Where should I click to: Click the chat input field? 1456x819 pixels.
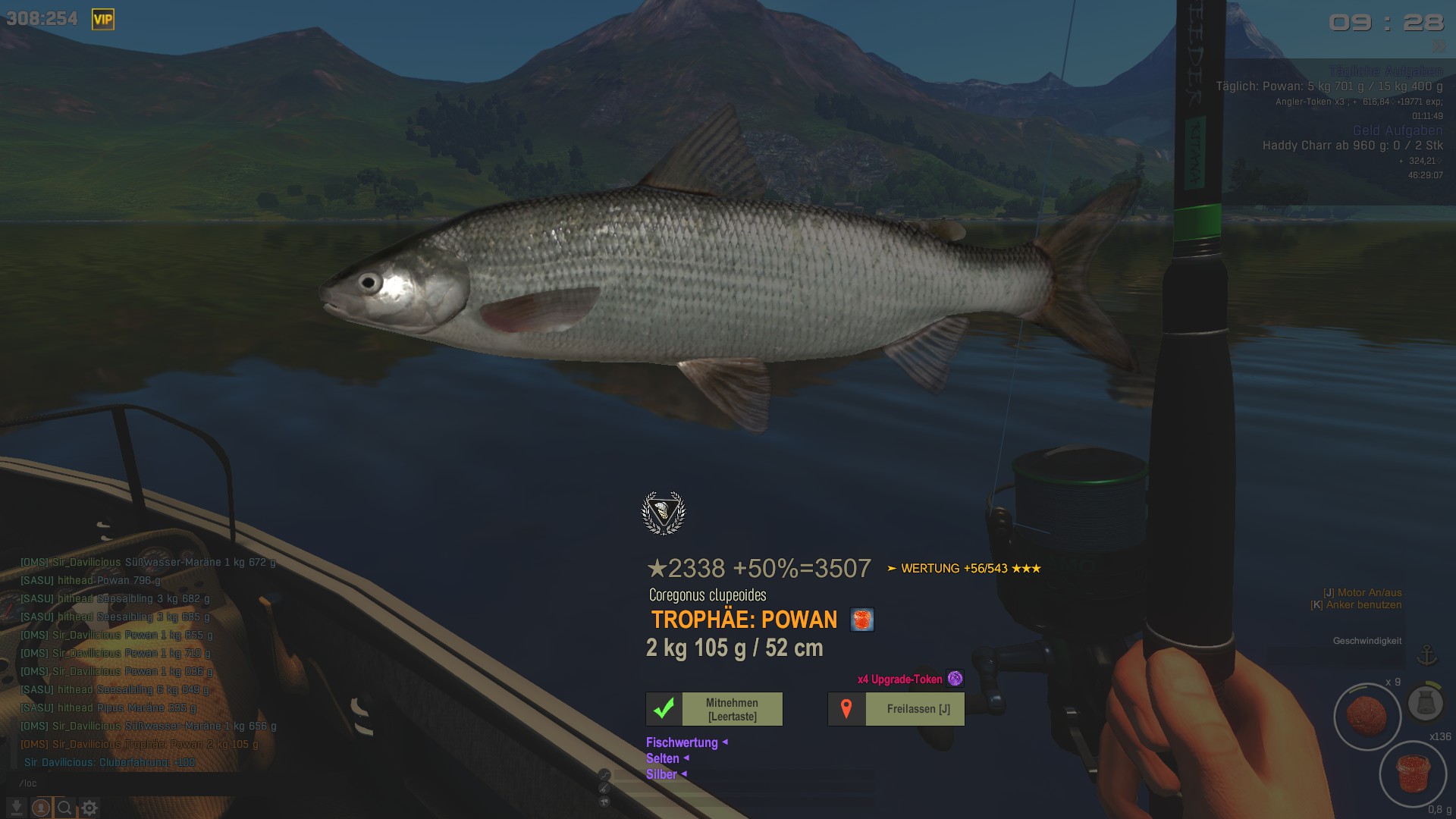(114, 783)
